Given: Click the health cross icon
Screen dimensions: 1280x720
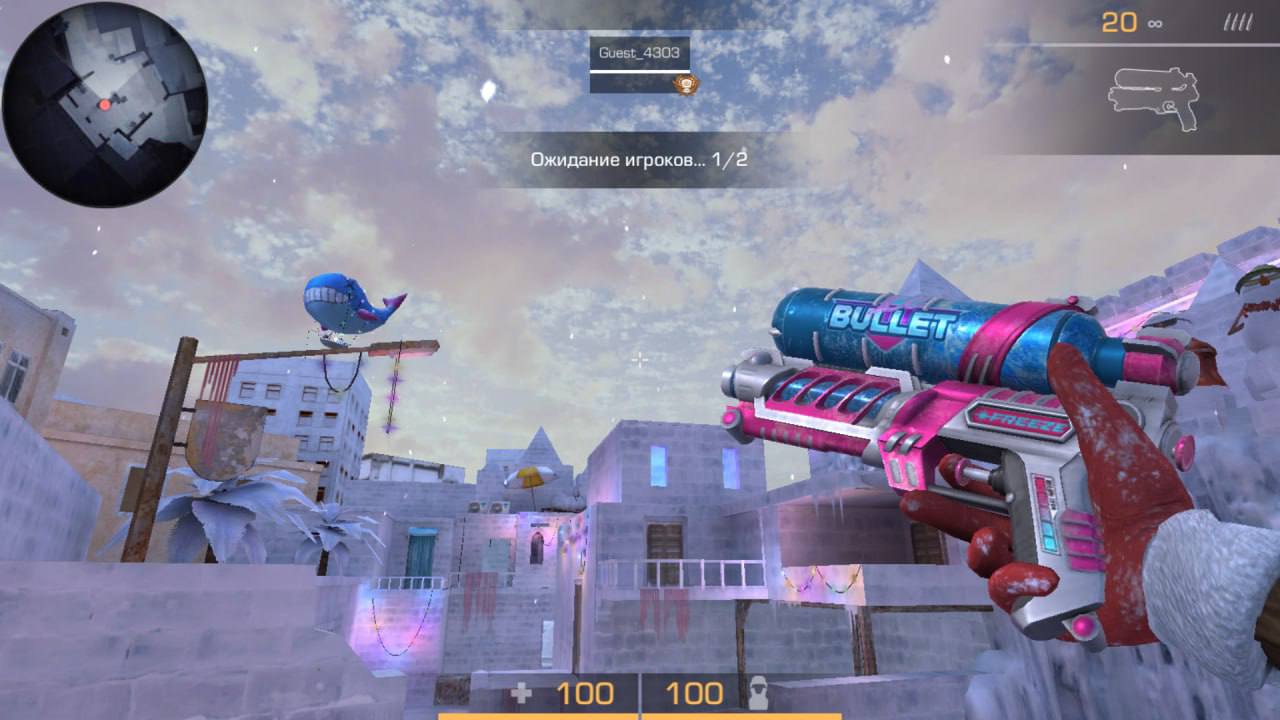Looking at the screenshot, I should (524, 692).
